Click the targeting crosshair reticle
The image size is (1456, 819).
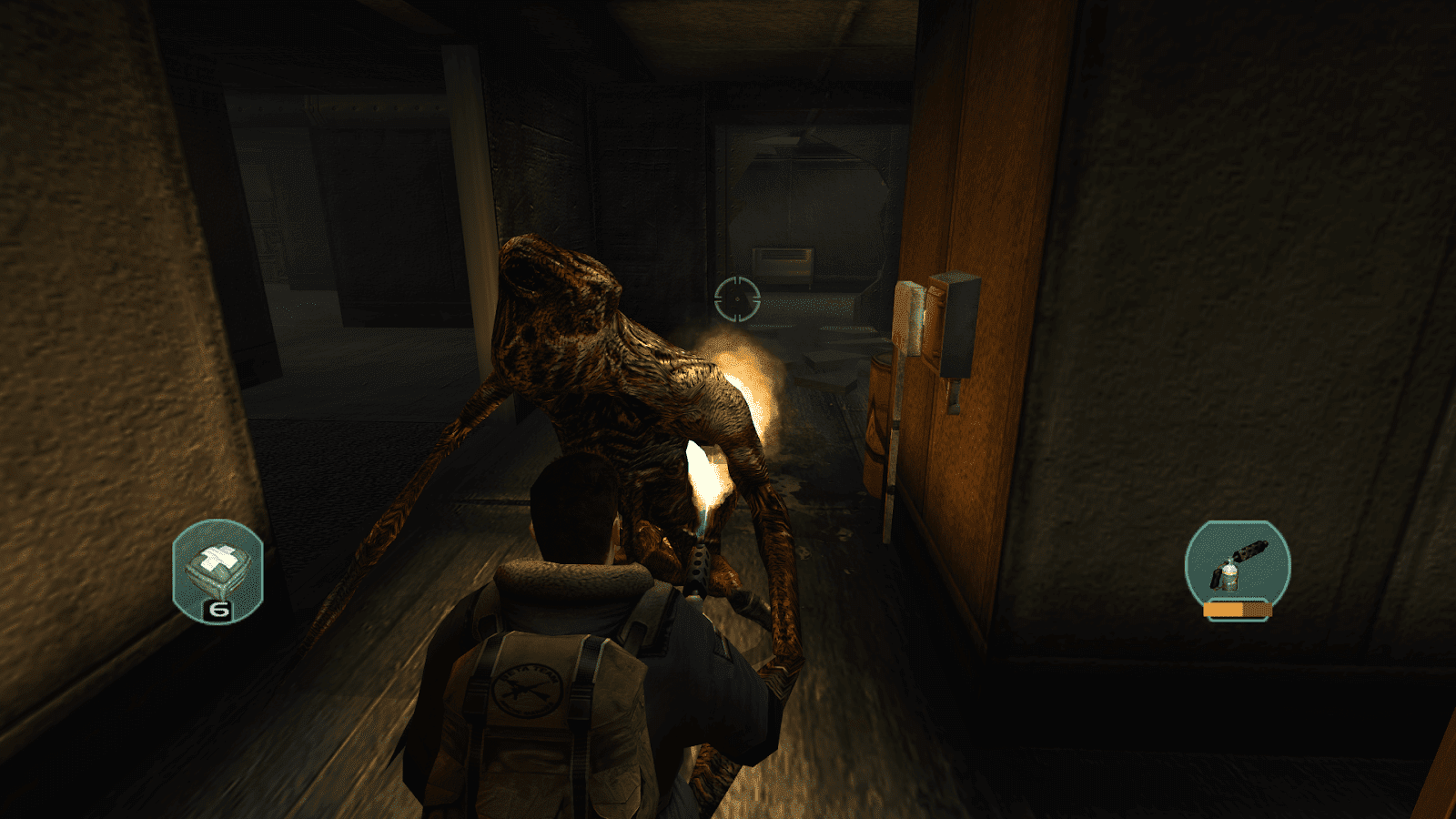point(737,300)
